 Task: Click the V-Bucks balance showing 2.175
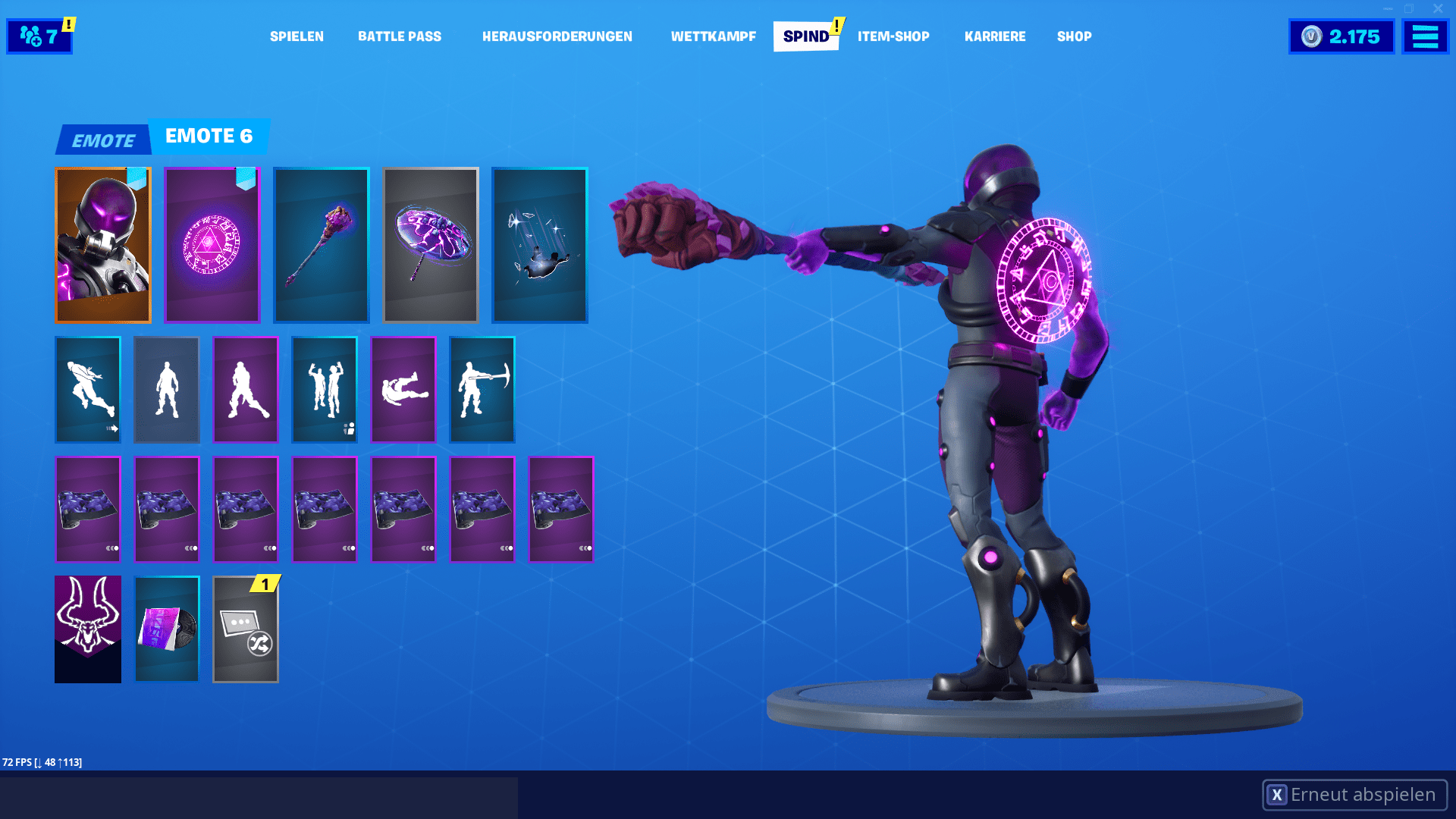pos(1341,35)
